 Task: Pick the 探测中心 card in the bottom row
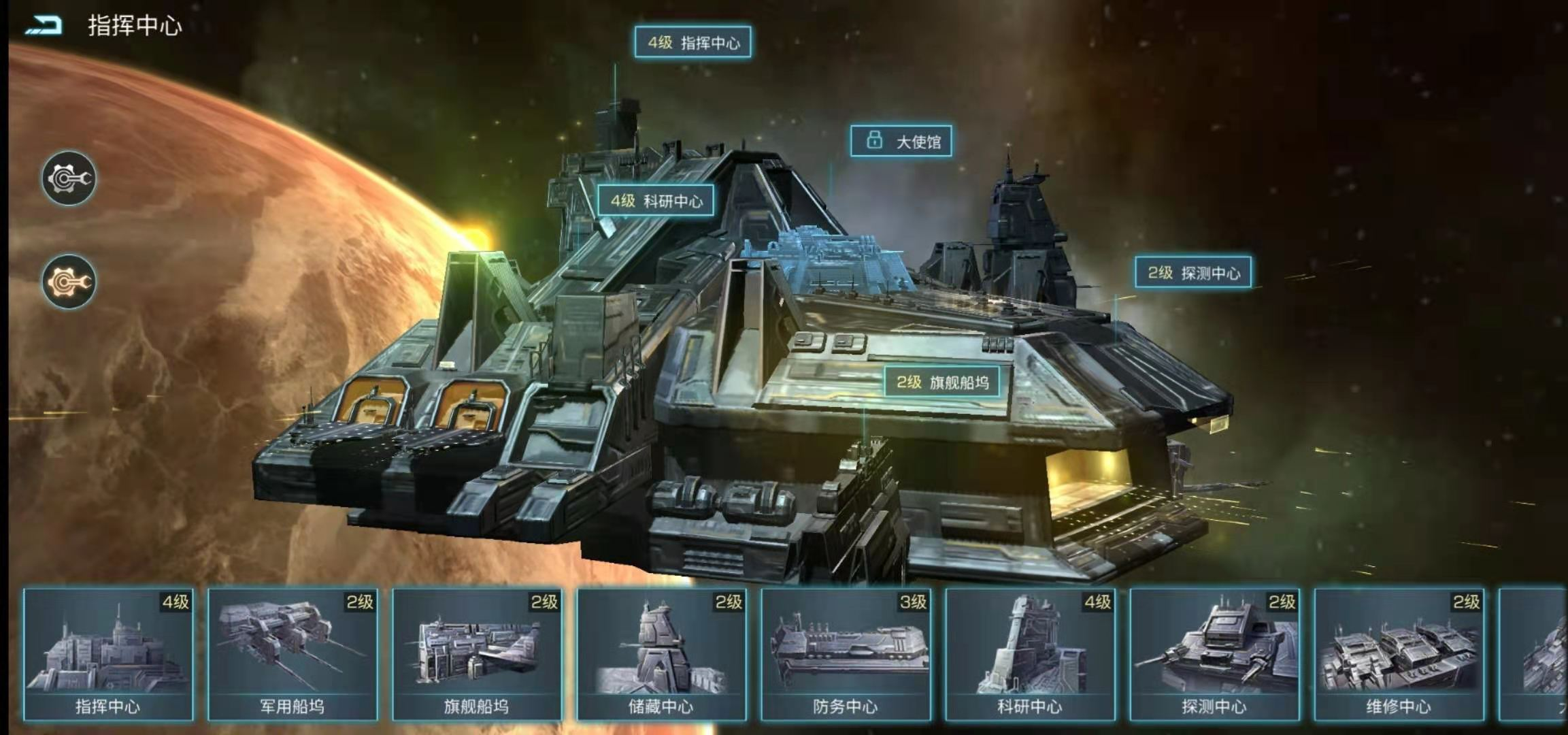(1214, 654)
